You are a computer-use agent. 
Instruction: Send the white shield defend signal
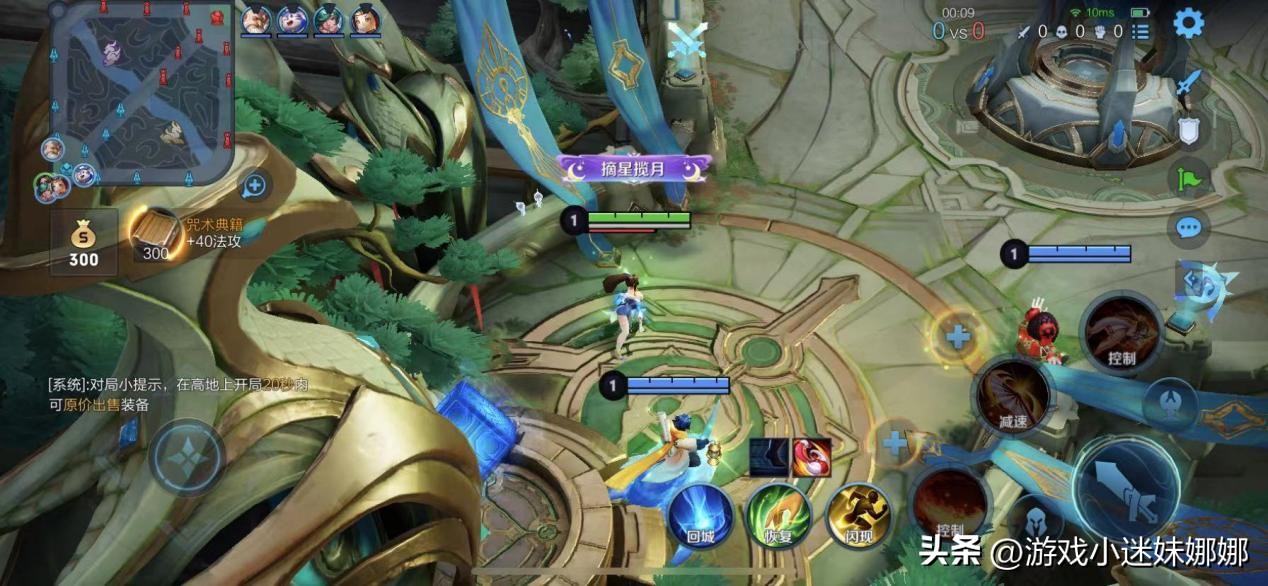(x=1189, y=130)
